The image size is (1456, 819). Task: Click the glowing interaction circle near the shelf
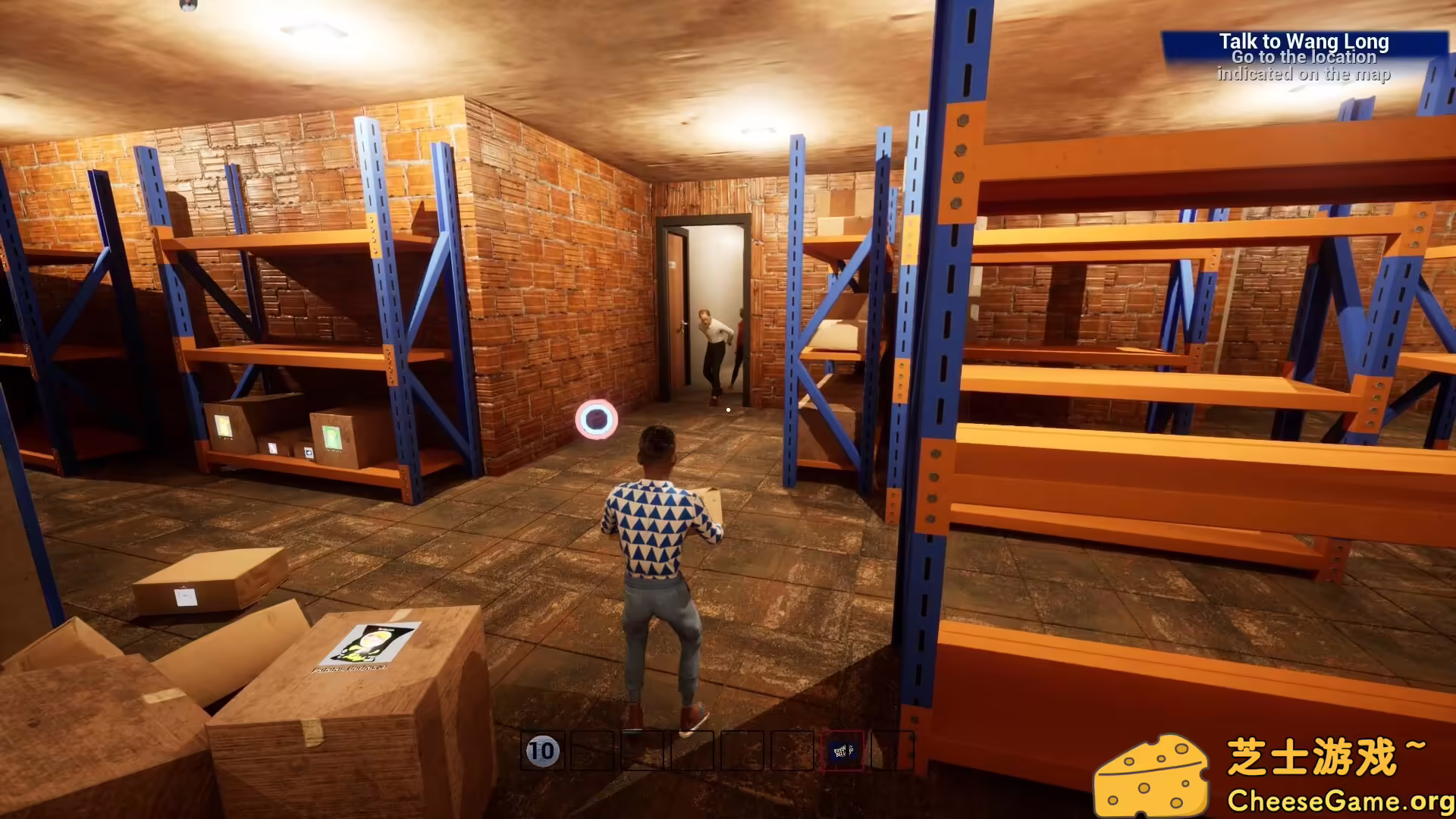tap(596, 418)
